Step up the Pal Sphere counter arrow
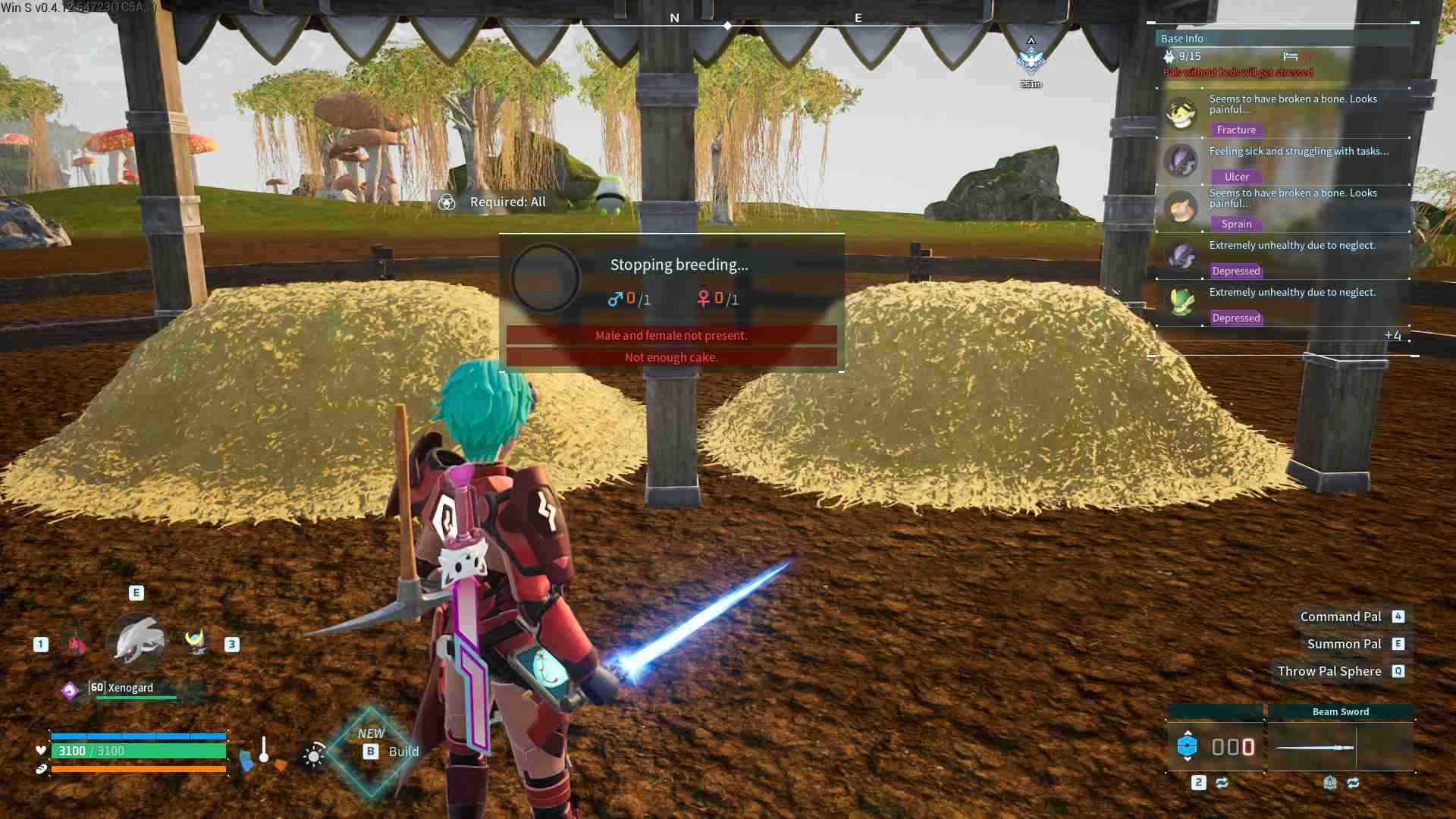 1188,733
